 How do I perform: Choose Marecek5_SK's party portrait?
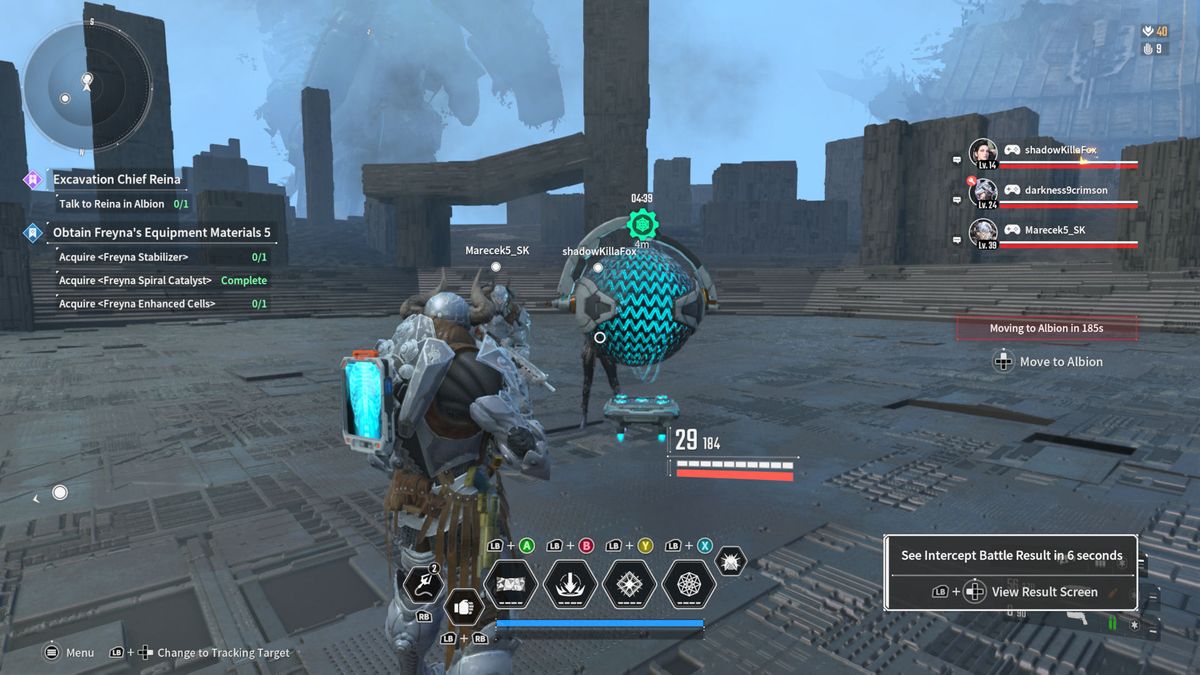tap(983, 233)
